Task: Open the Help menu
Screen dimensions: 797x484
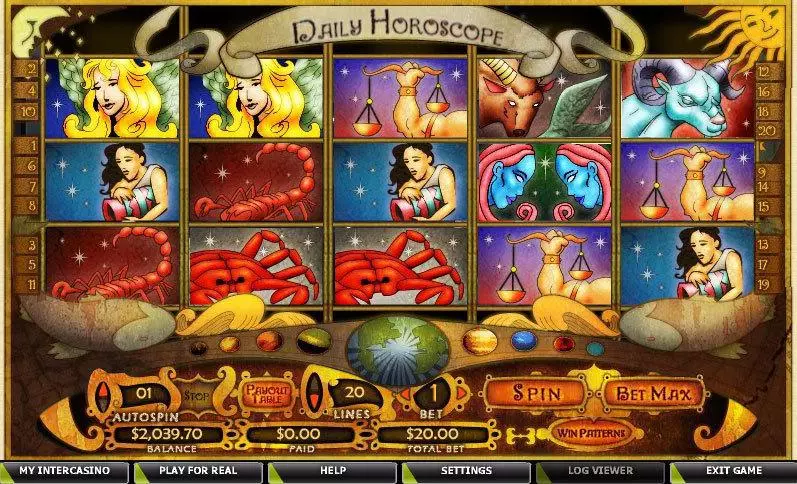Action: pos(332,470)
